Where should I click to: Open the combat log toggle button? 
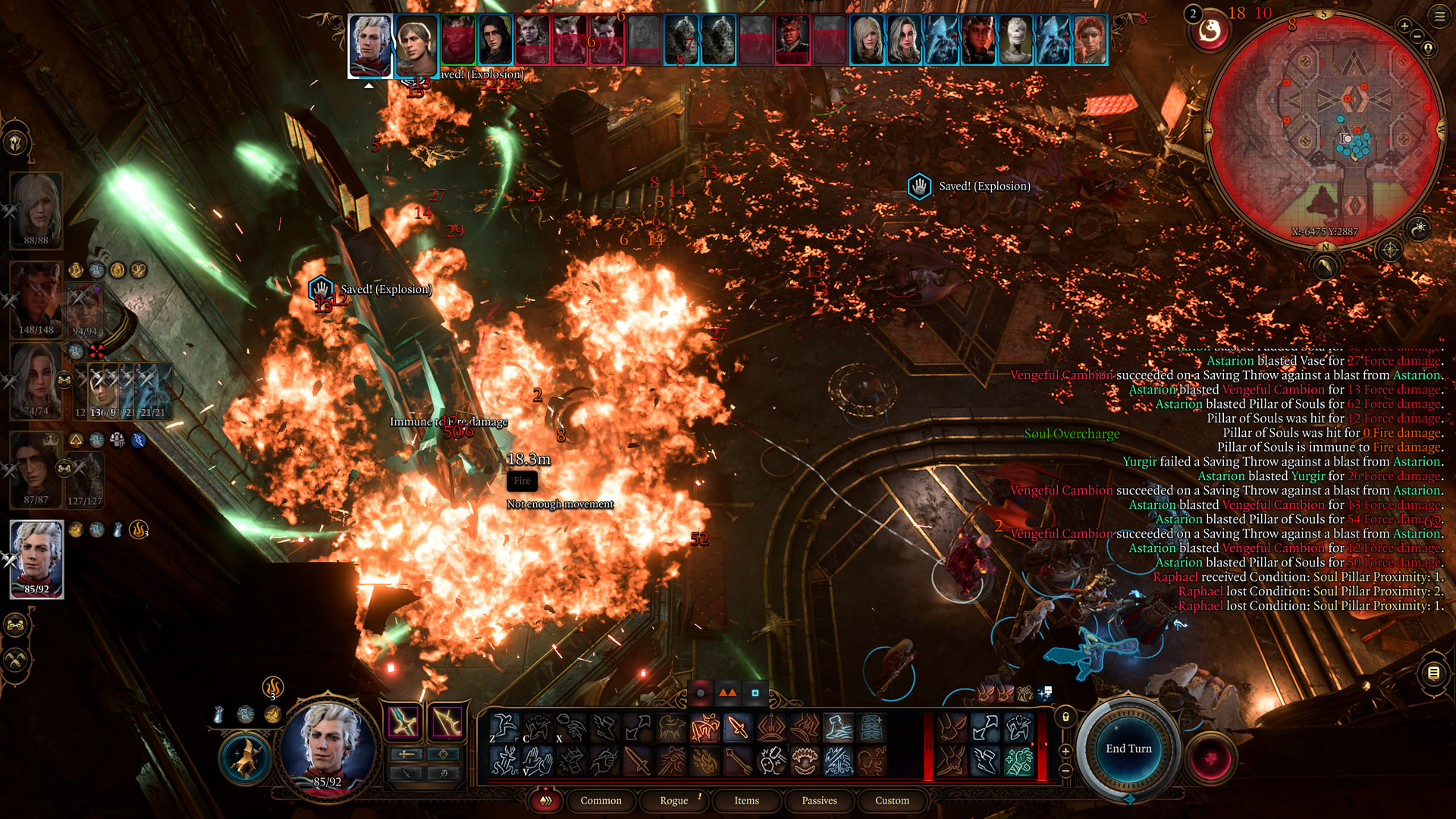(1432, 673)
